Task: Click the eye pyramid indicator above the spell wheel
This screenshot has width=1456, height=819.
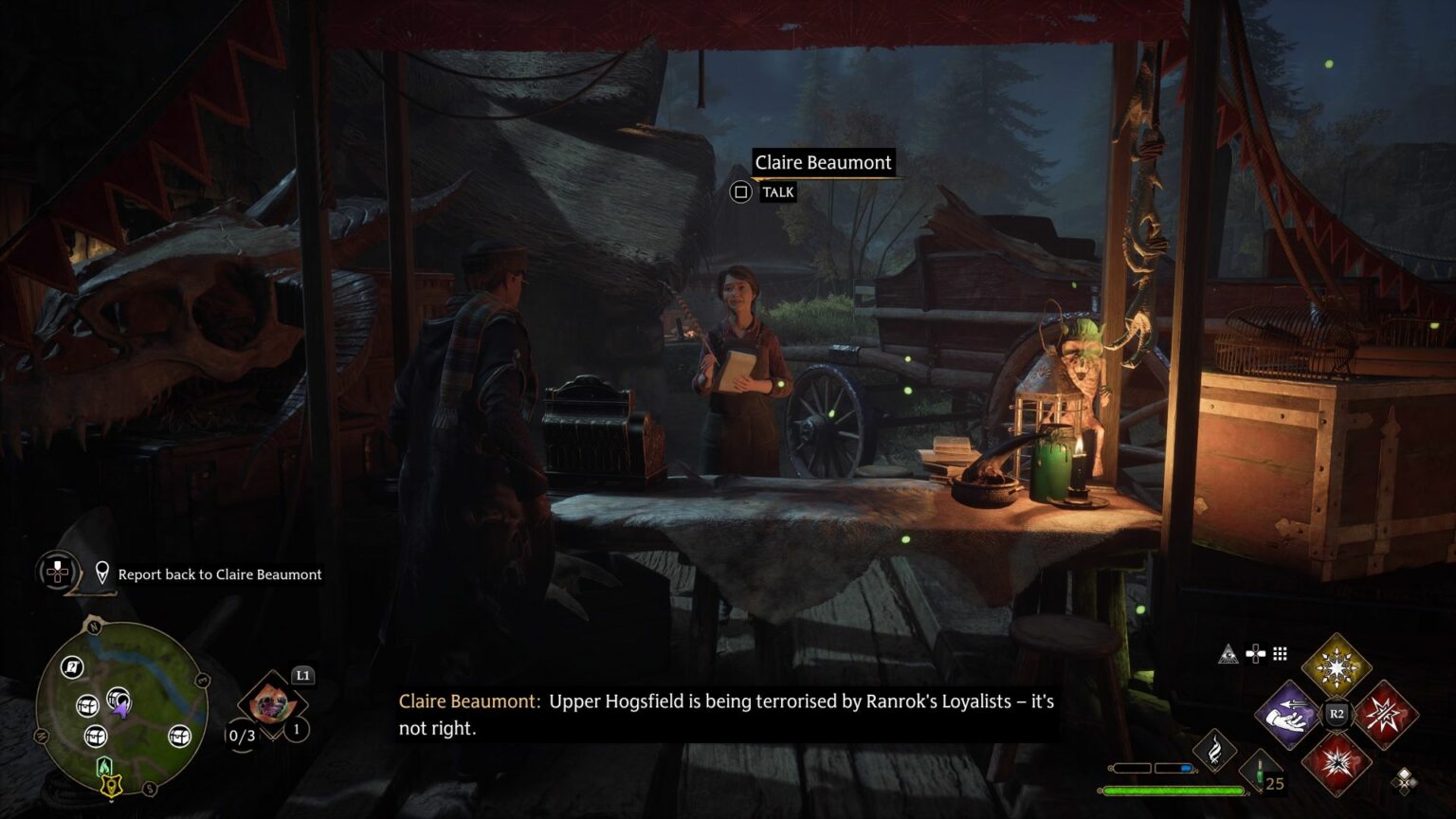Action: coord(1228,654)
